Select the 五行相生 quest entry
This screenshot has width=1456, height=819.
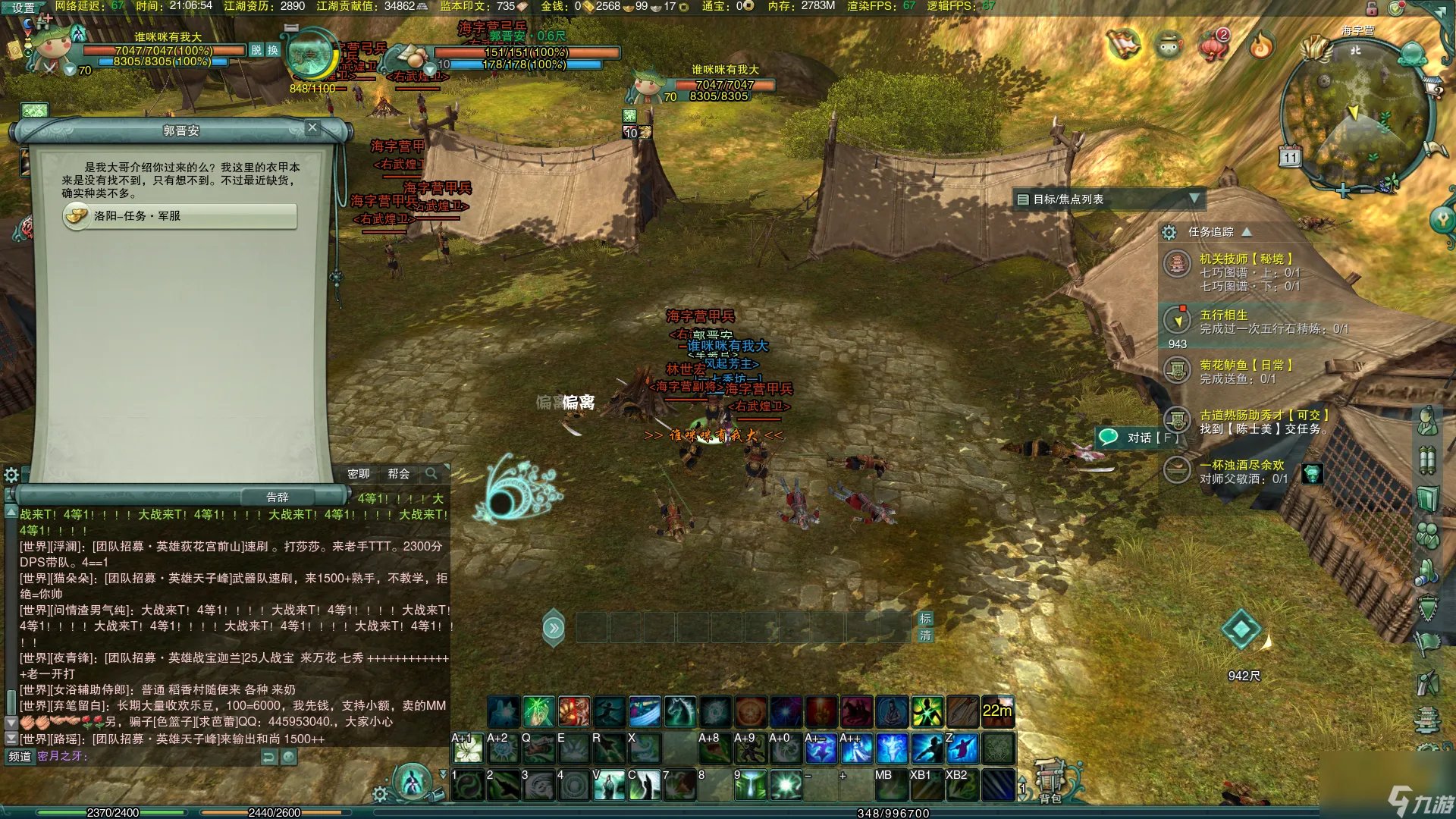1223,315
